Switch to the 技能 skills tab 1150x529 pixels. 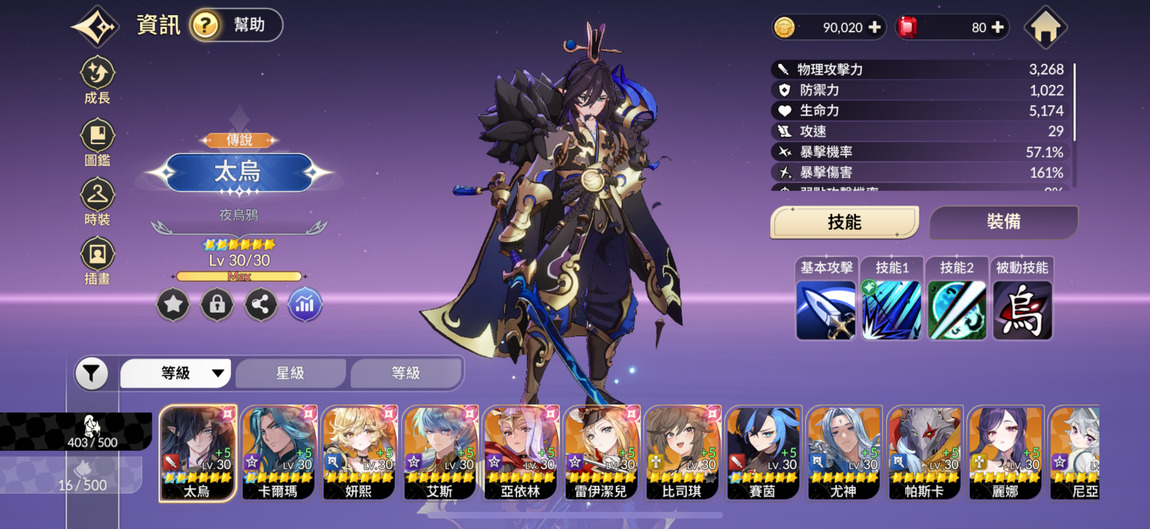coord(844,222)
